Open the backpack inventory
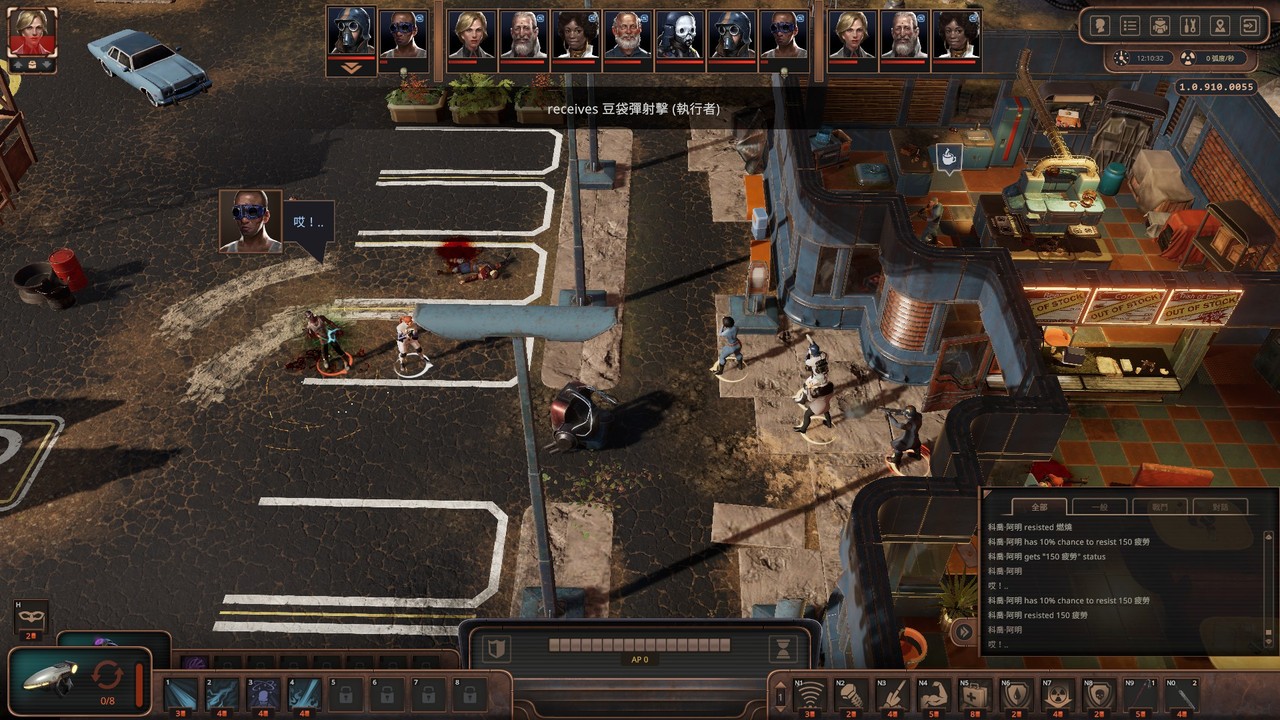The width and height of the screenshot is (1280, 720). coord(1160,26)
